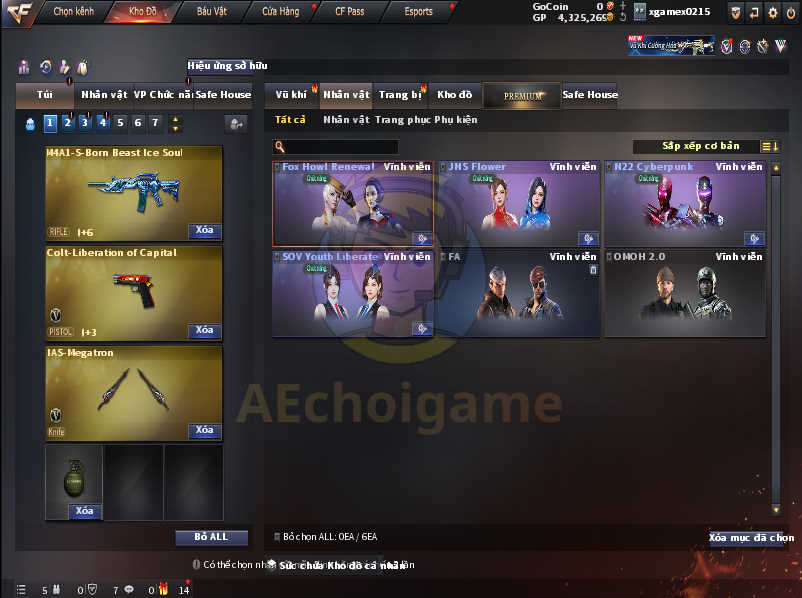Screen dimensions: 802x598
Task: Choose the N22 Cyberpunk character card
Action: (x=684, y=203)
